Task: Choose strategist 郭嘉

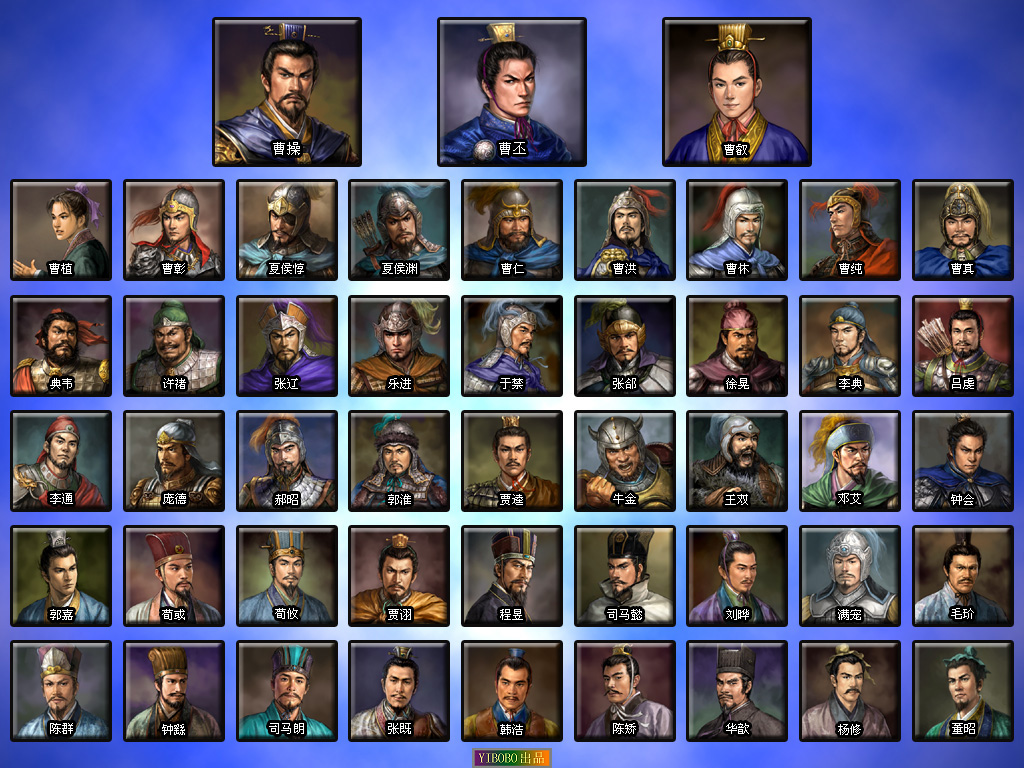Action: pyautogui.click(x=61, y=576)
